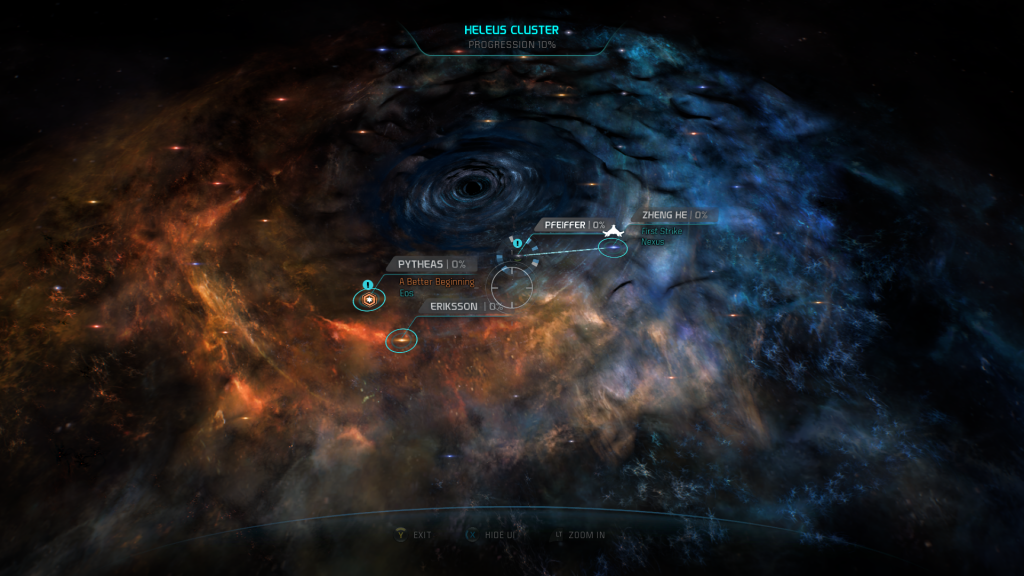Viewport: 1024px width, 576px height.
Task: Select the First Strike quest text
Action: click(x=662, y=231)
